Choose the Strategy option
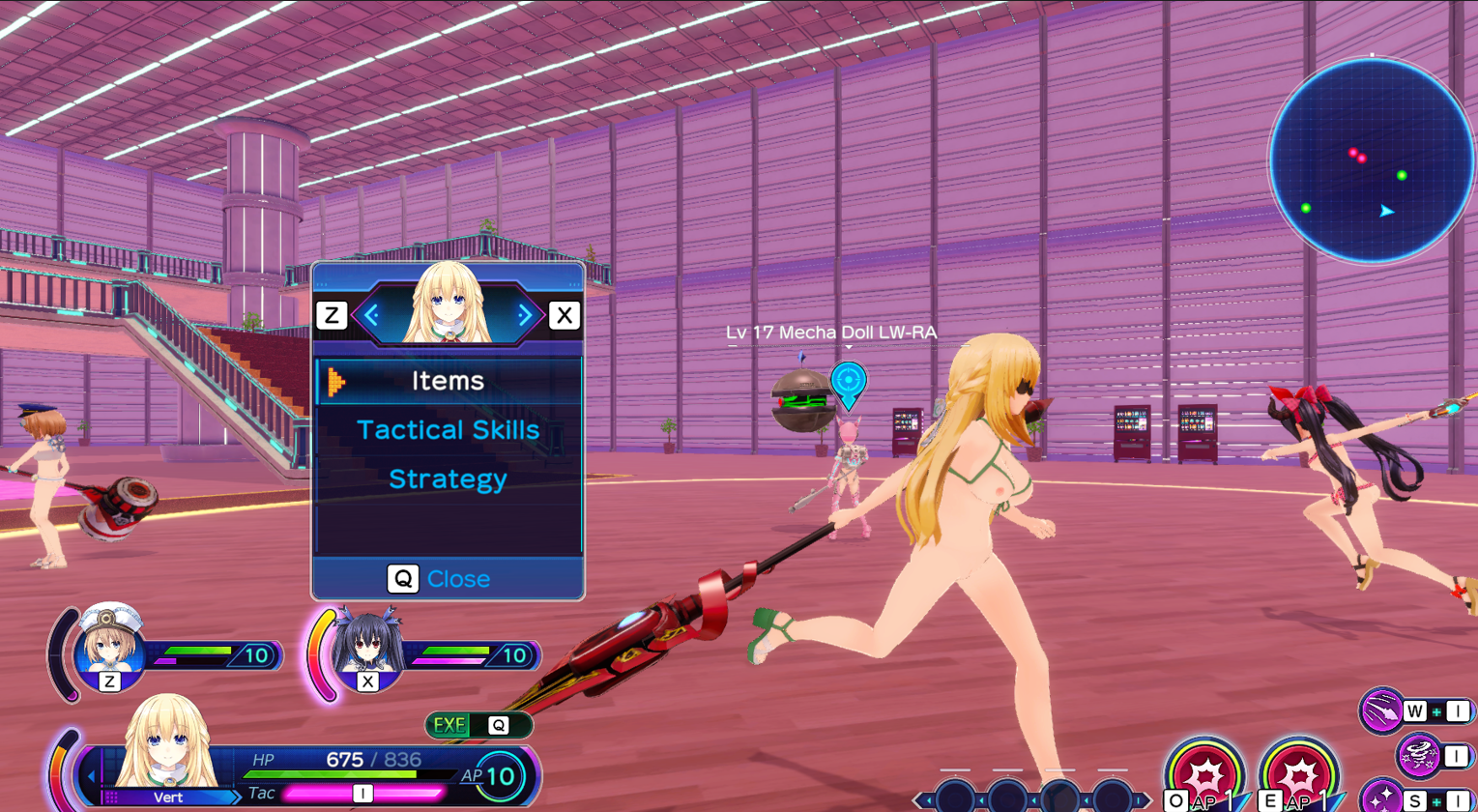Screen dimensions: 1478x812 pyautogui.click(x=448, y=479)
